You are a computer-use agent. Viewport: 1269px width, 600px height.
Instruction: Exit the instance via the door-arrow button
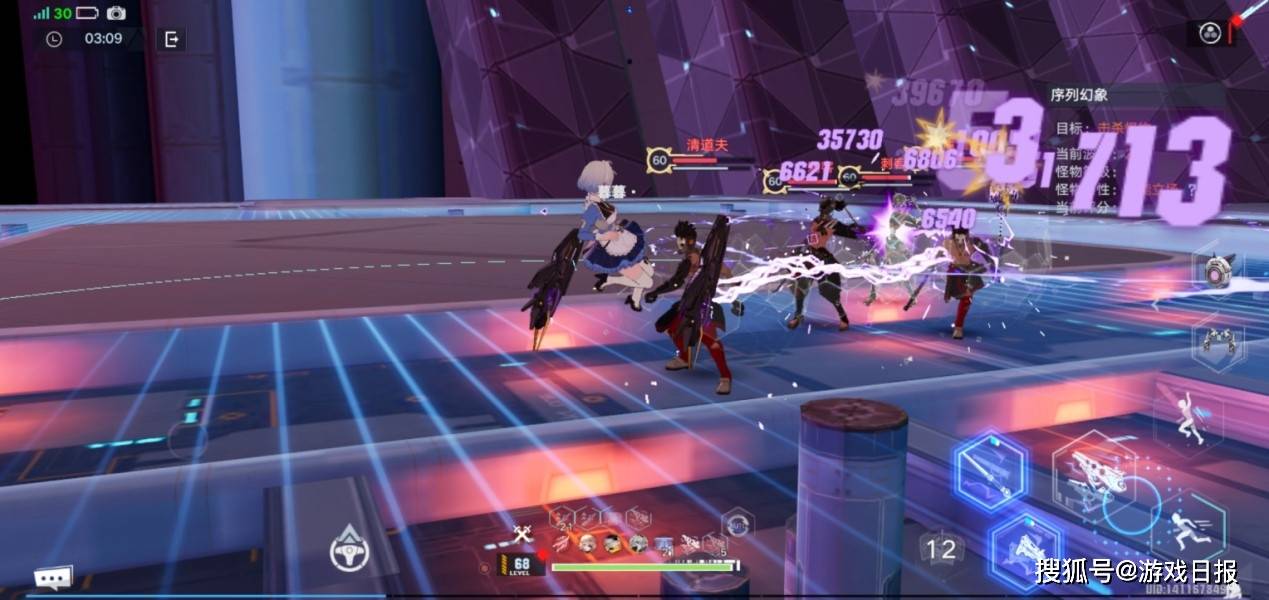pyautogui.click(x=172, y=39)
